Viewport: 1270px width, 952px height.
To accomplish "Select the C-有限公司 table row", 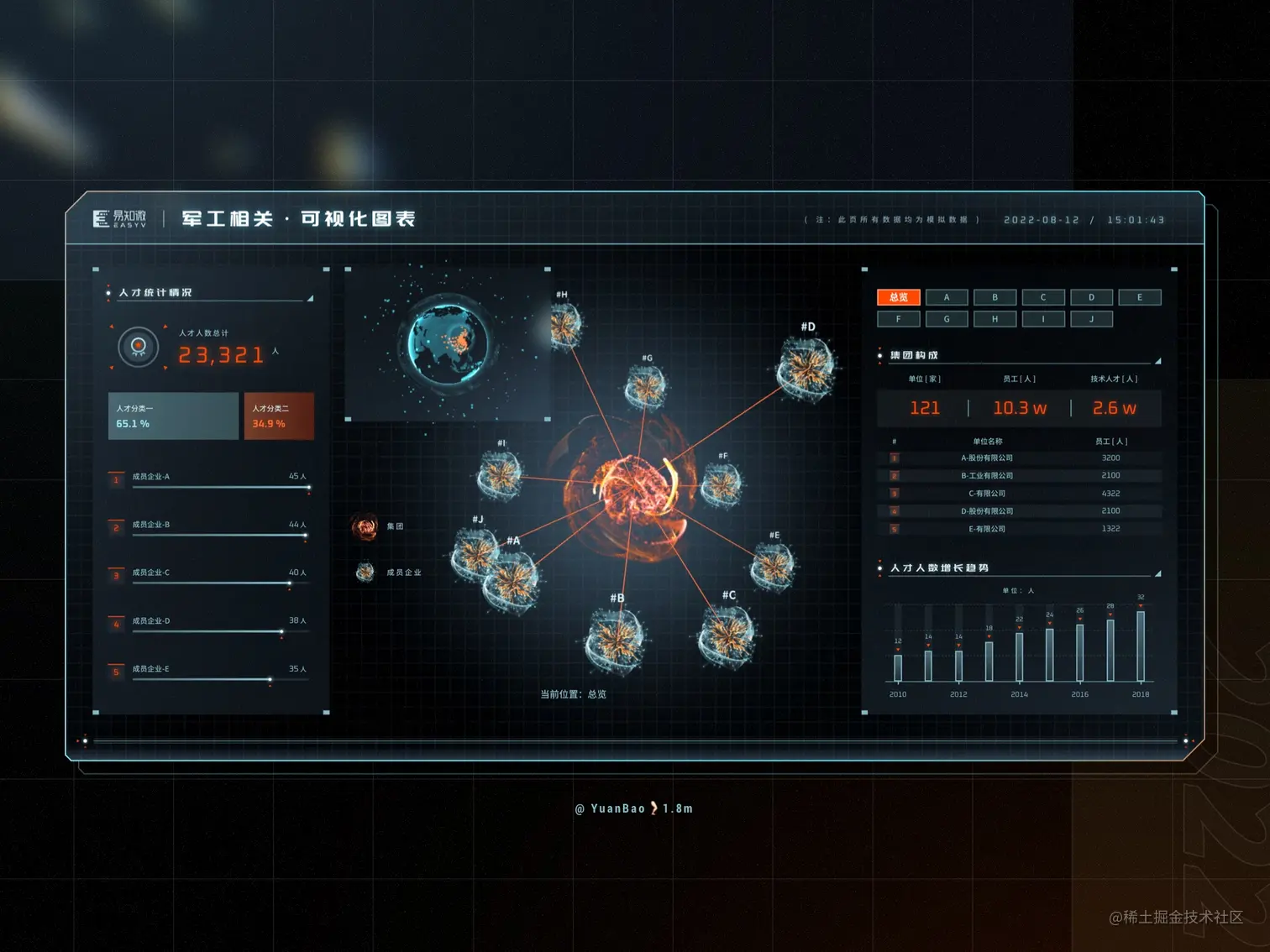I will pyautogui.click(x=1020, y=494).
